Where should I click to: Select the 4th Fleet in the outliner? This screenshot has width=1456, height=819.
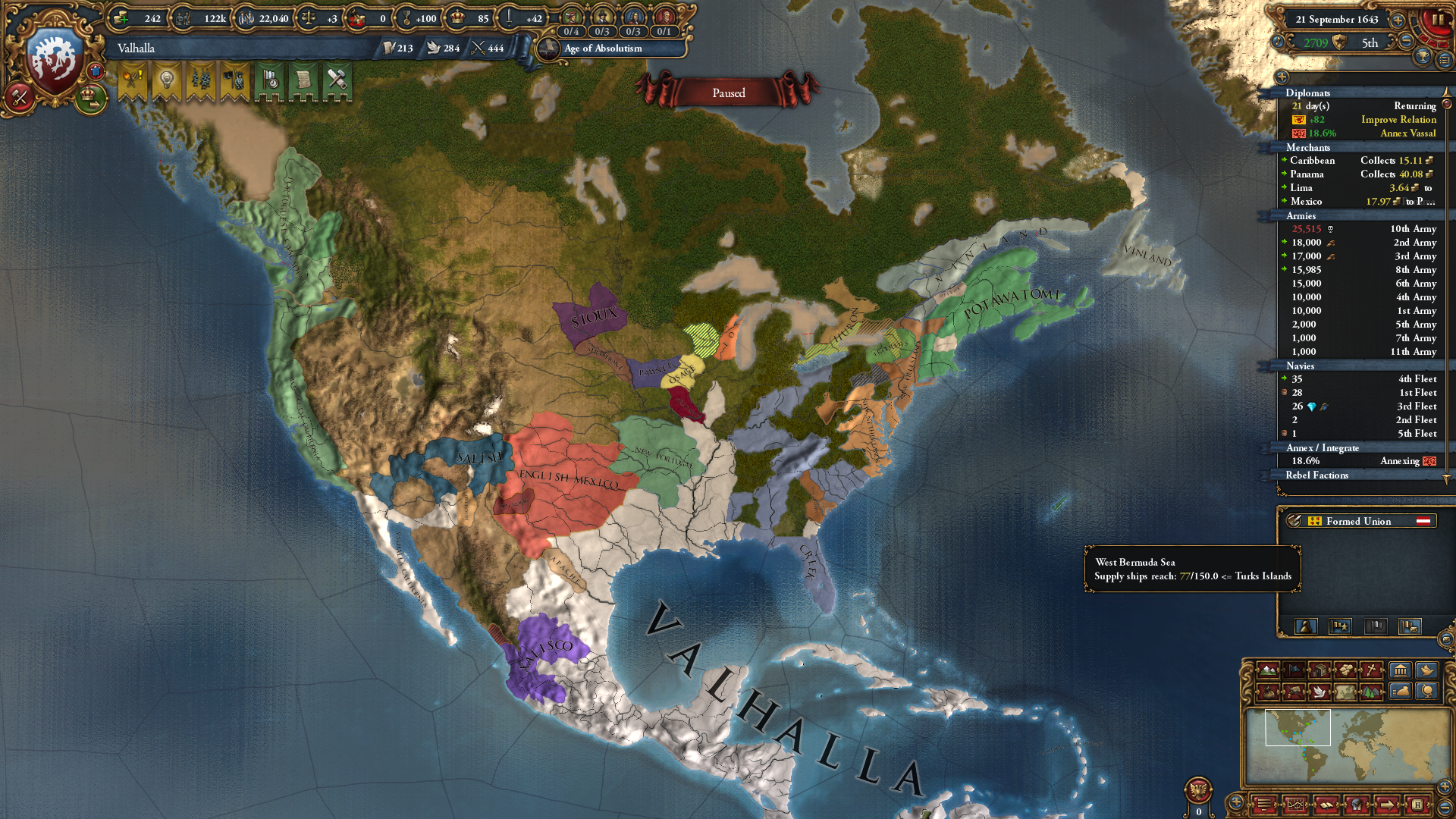[1417, 379]
